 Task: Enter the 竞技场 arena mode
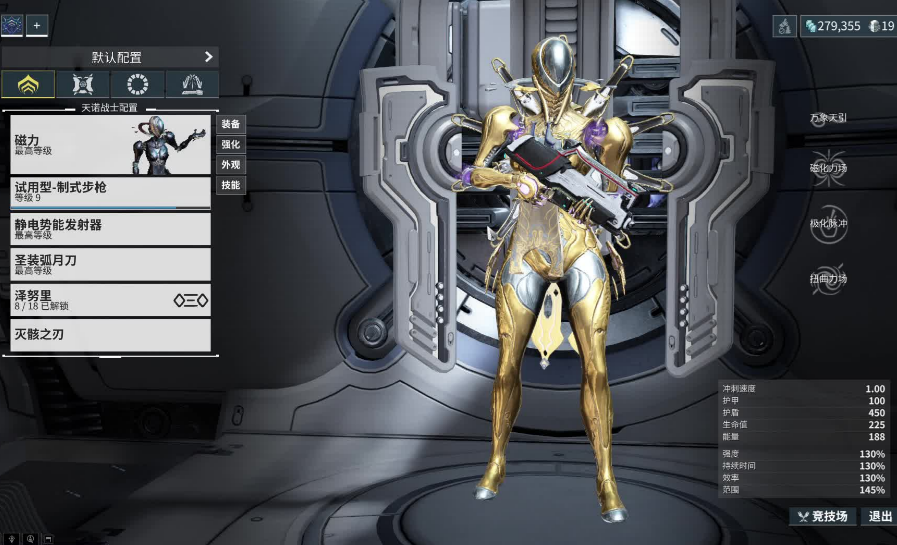pos(823,516)
